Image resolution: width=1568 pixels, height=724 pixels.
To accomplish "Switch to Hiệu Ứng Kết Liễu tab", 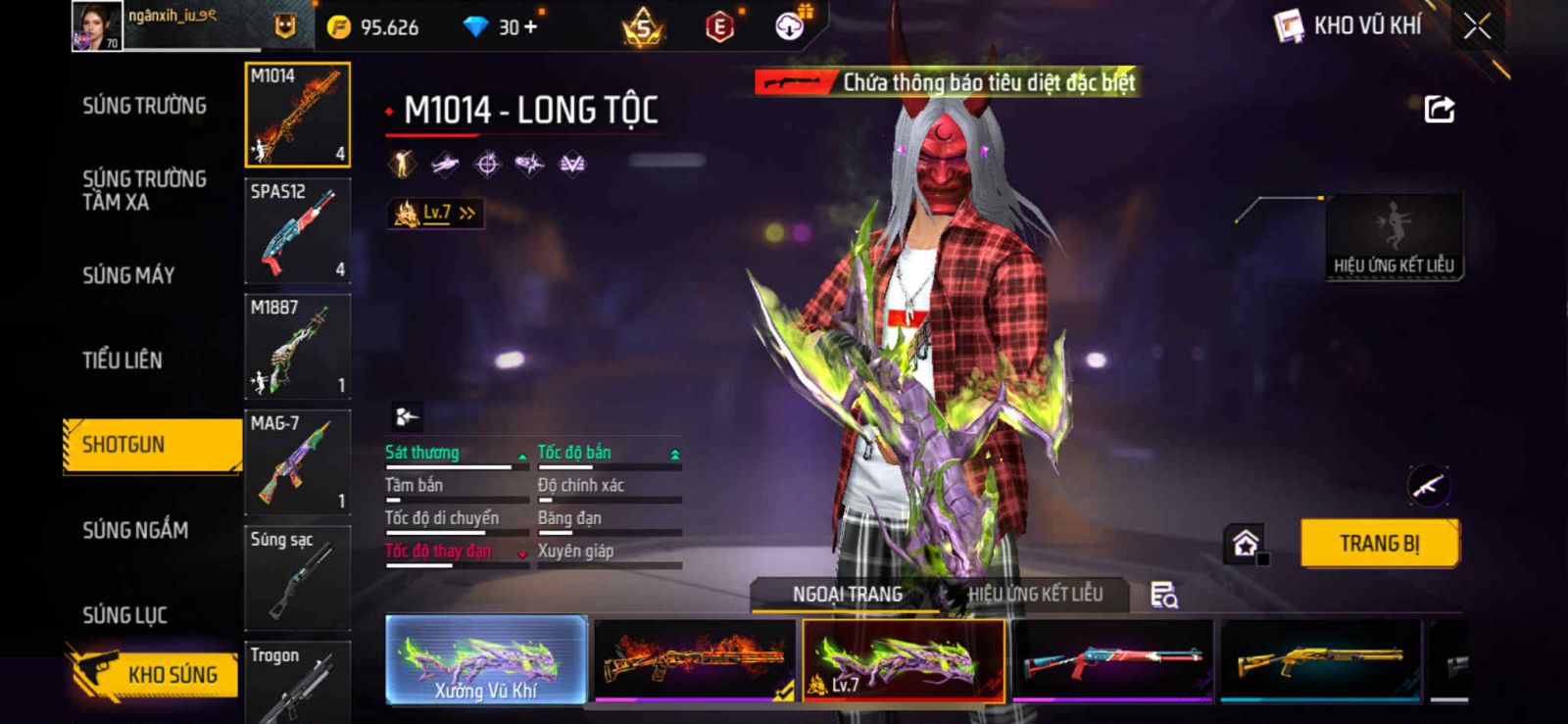I will click(1034, 594).
